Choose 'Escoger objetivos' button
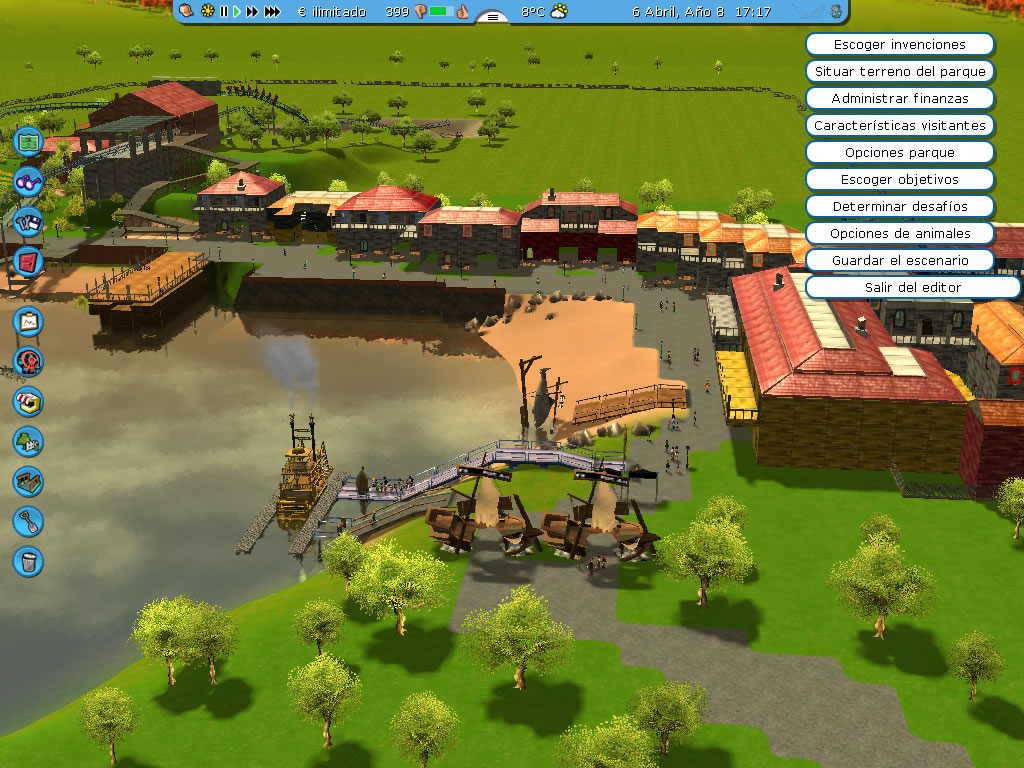Image resolution: width=1024 pixels, height=768 pixels. [899, 180]
